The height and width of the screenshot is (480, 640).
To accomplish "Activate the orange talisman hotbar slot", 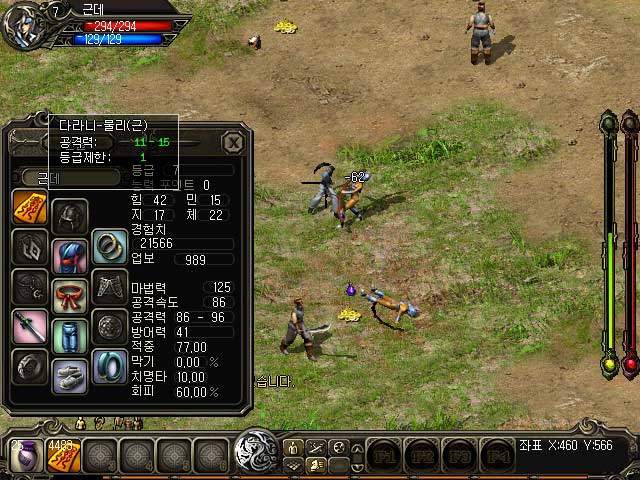I will click(64, 457).
